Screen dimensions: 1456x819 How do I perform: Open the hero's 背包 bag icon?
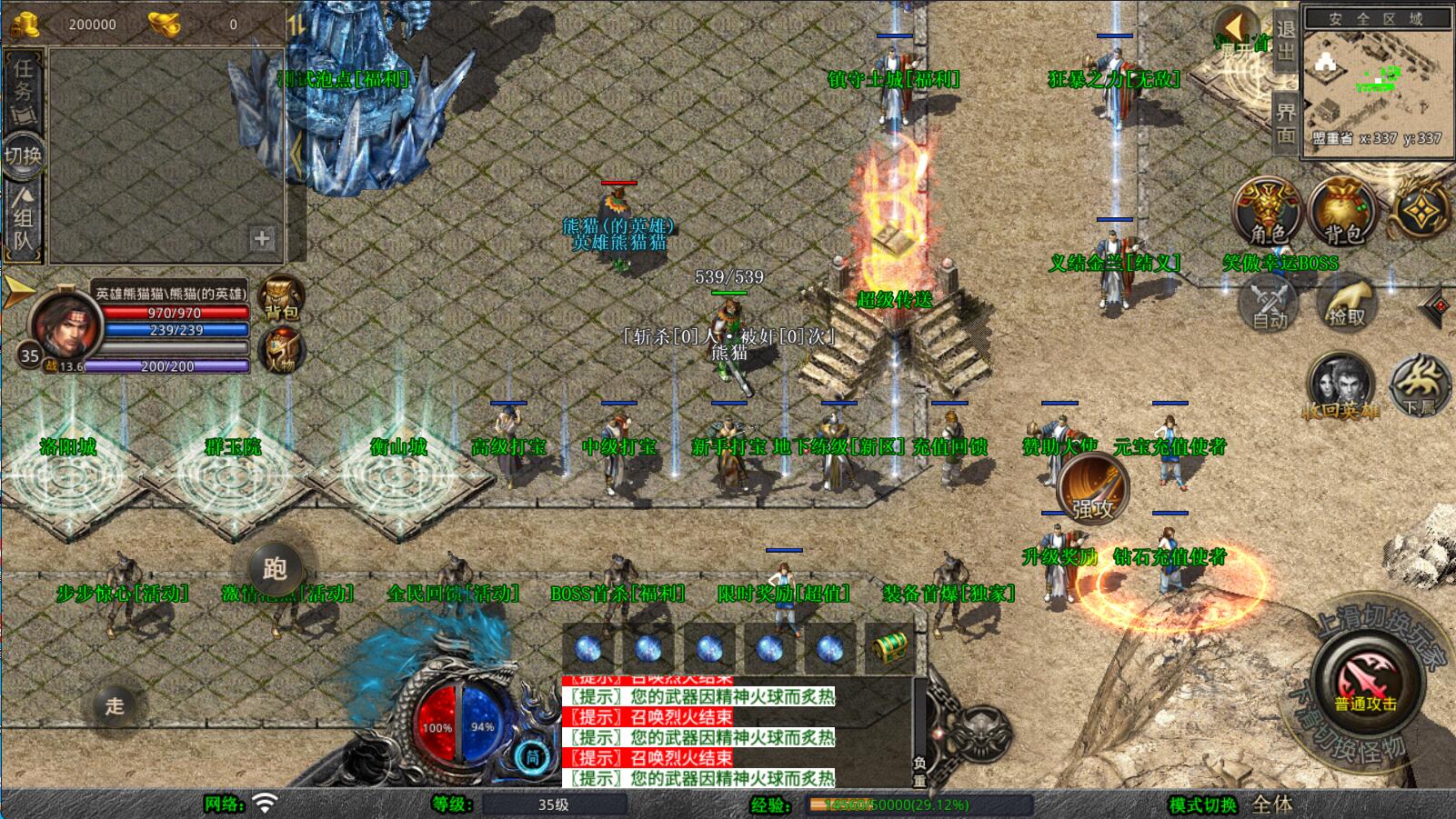tap(281, 297)
